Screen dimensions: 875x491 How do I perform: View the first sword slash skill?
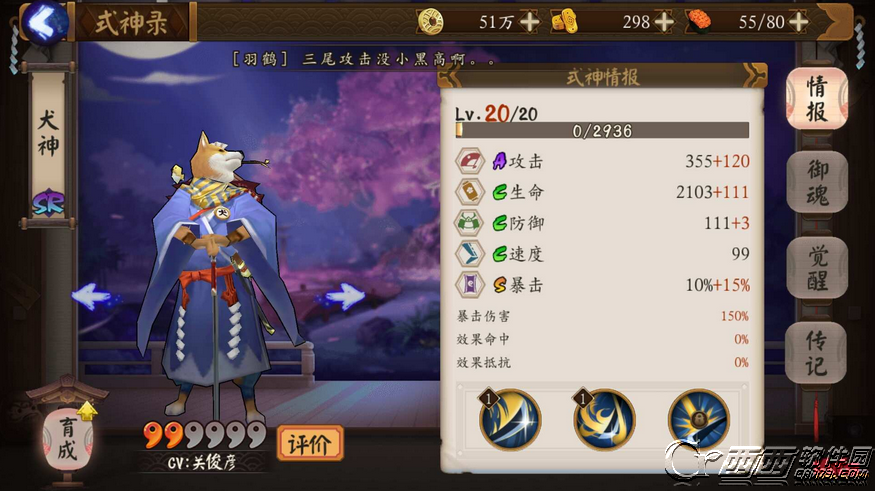(510, 420)
